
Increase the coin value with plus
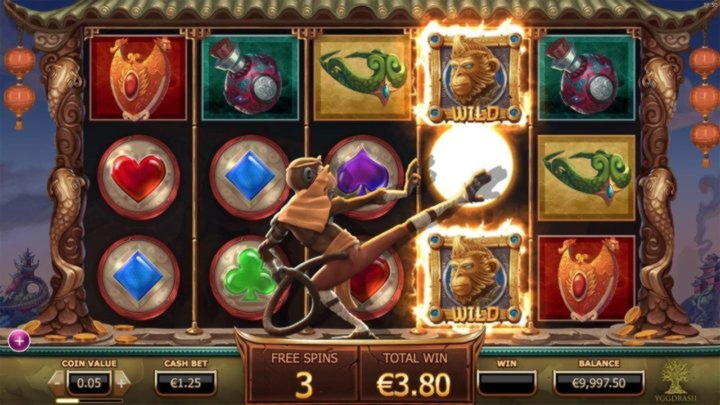pyautogui.click(x=123, y=380)
